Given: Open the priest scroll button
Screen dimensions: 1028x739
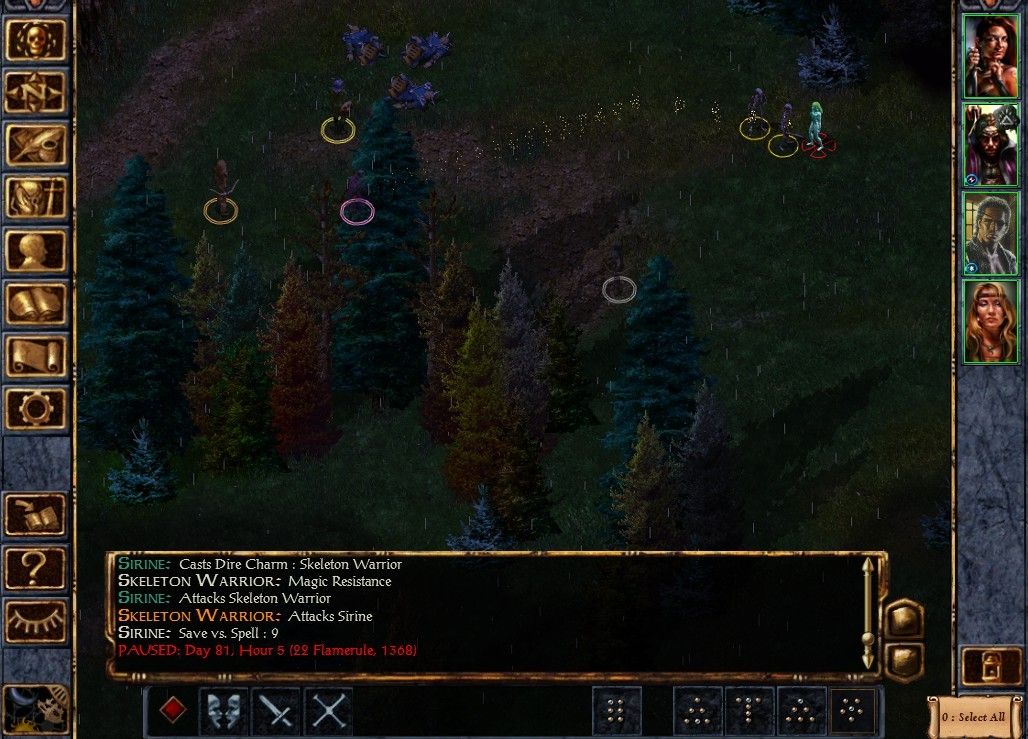Looking at the screenshot, I should (37, 356).
